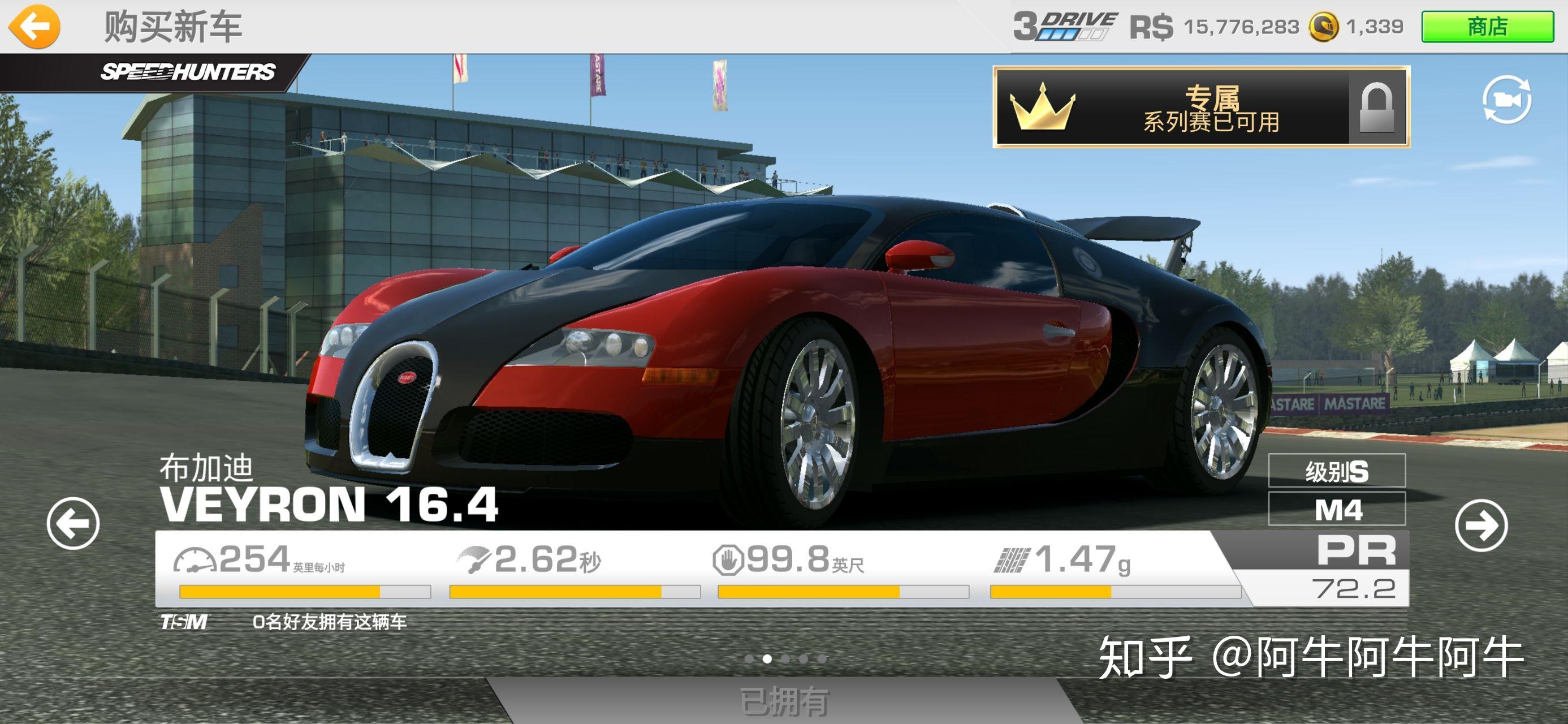This screenshot has width=1568, height=724.
Task: Open the 专属 exclusive series banner
Action: tap(1200, 107)
